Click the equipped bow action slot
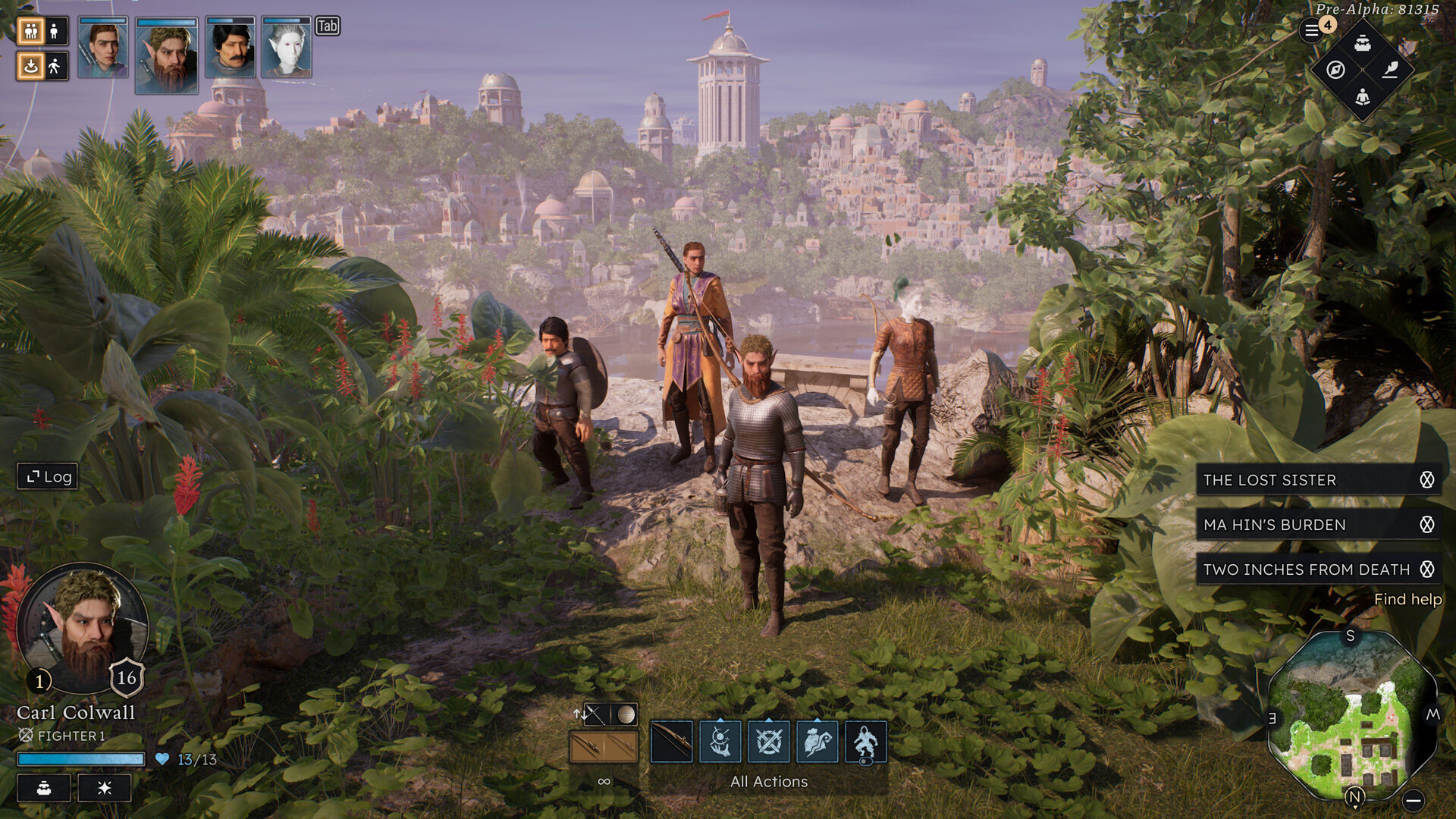Screen dimensions: 1456x819 (671, 742)
